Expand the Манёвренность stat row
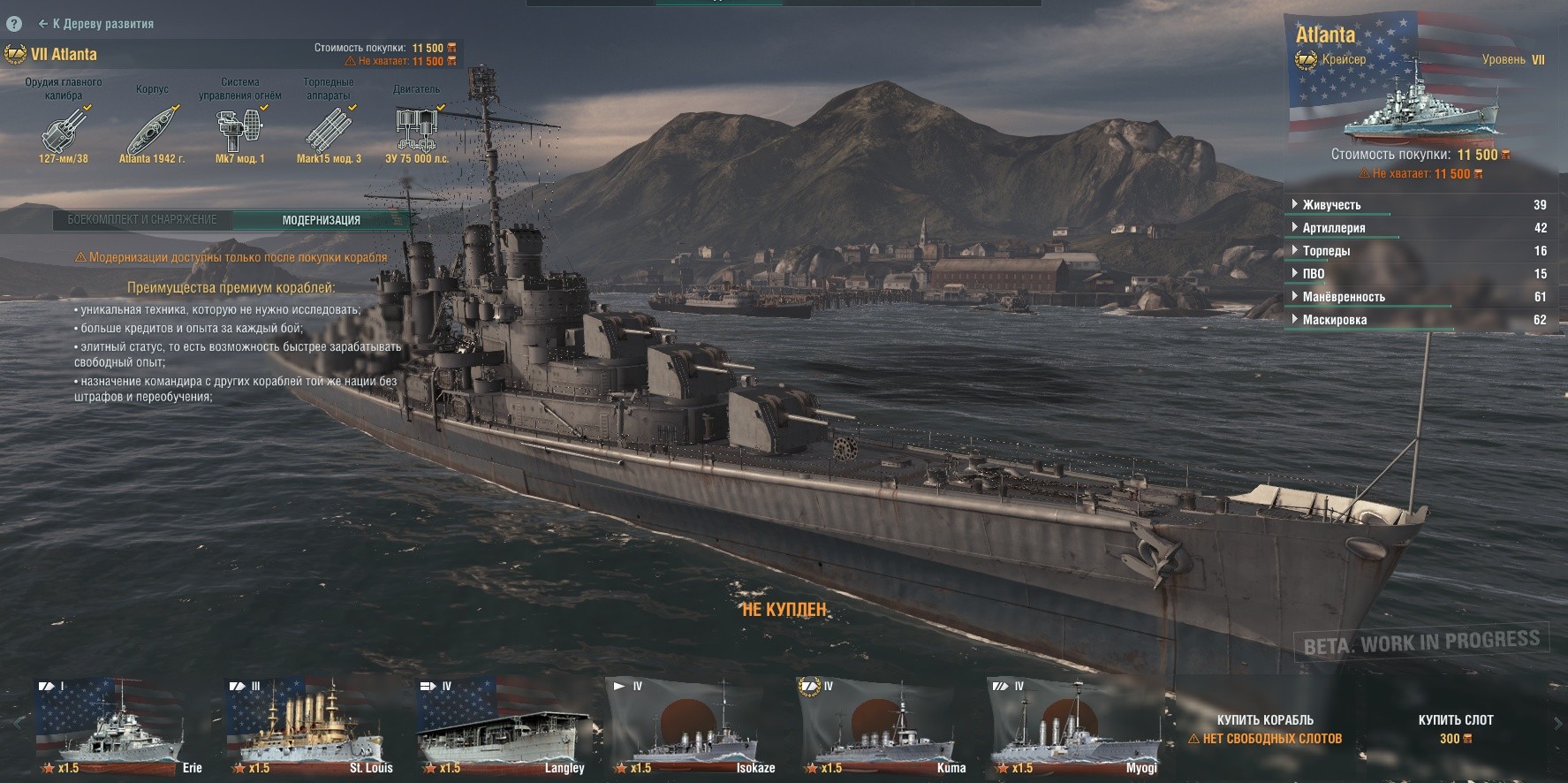Viewport: 1568px width, 783px height. point(1343,297)
